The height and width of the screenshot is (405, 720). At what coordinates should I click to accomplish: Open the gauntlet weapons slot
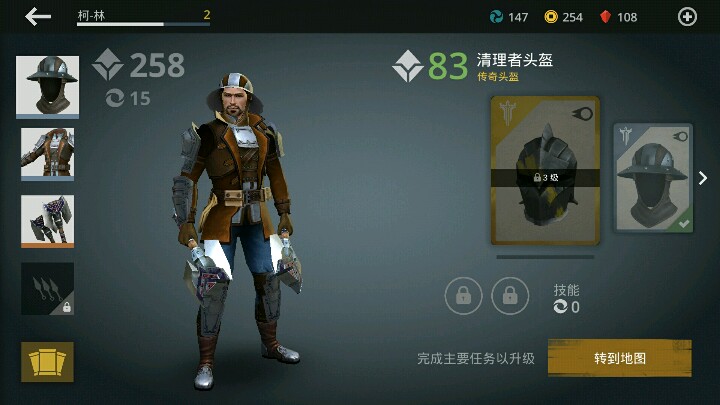click(x=48, y=221)
